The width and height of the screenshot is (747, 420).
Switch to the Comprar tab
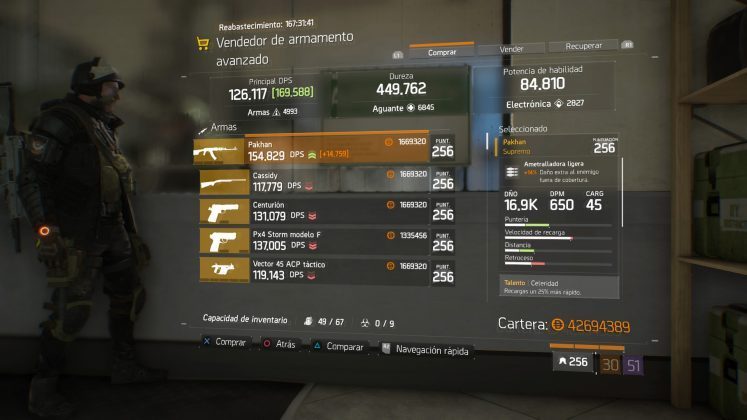(x=441, y=52)
